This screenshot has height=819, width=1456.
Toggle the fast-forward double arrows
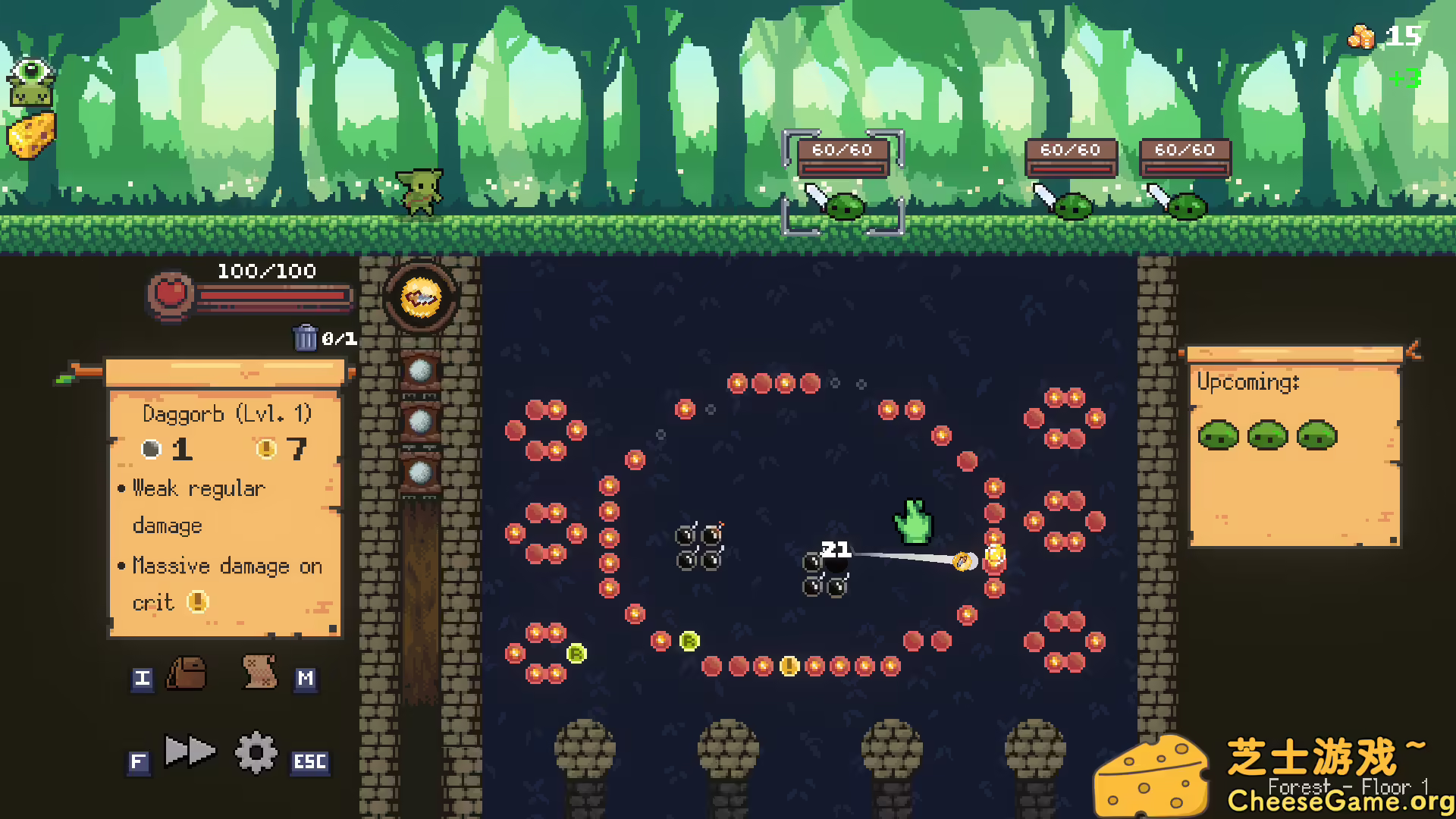click(x=190, y=752)
